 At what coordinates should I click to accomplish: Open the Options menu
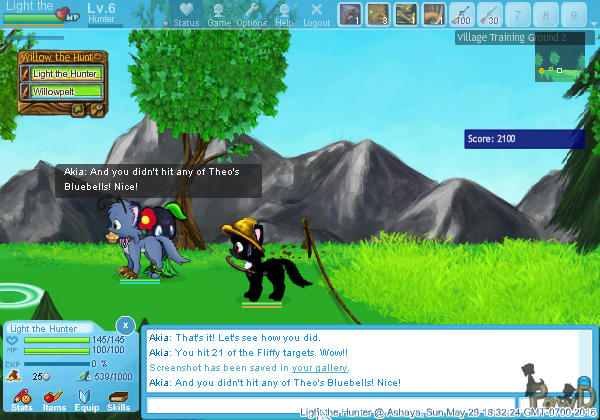(x=252, y=14)
